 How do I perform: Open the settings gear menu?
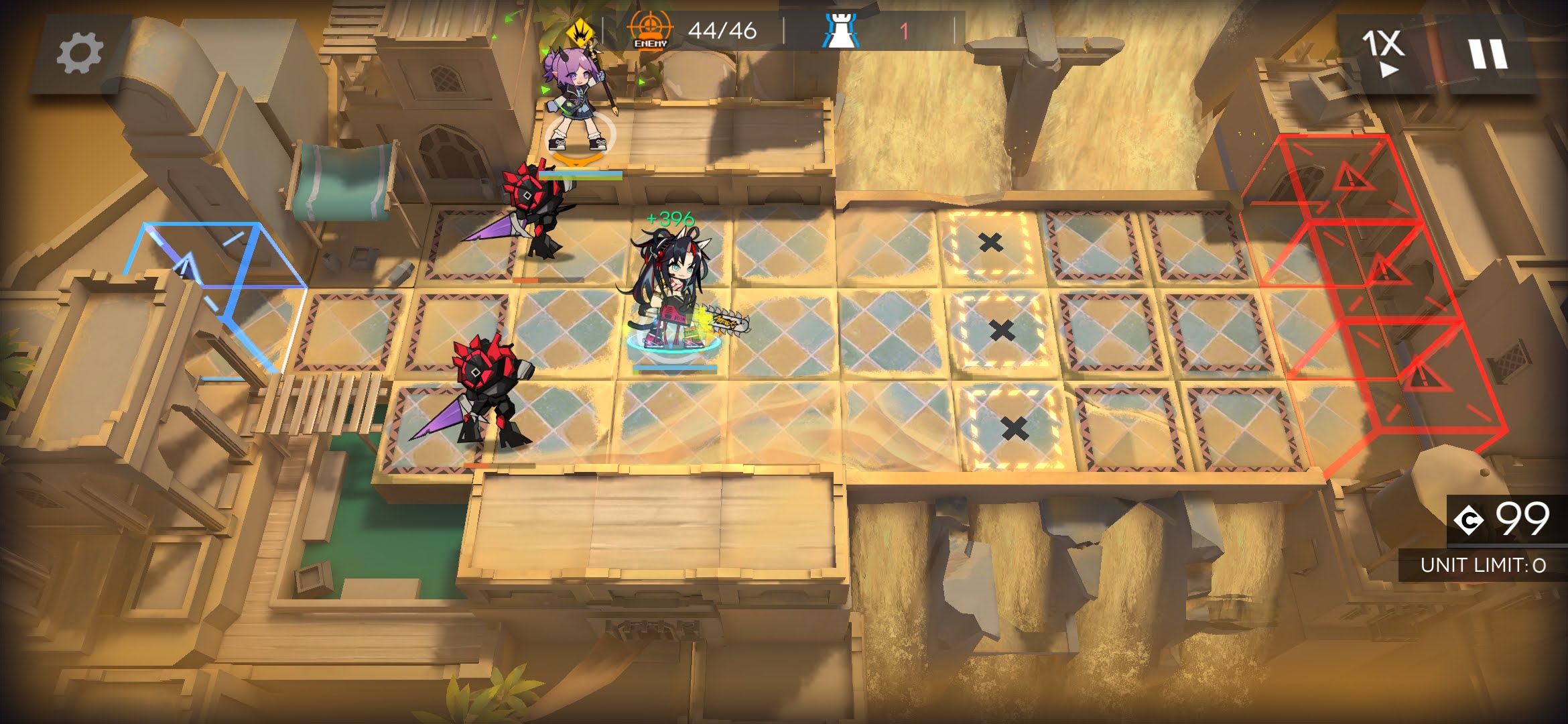tap(79, 54)
